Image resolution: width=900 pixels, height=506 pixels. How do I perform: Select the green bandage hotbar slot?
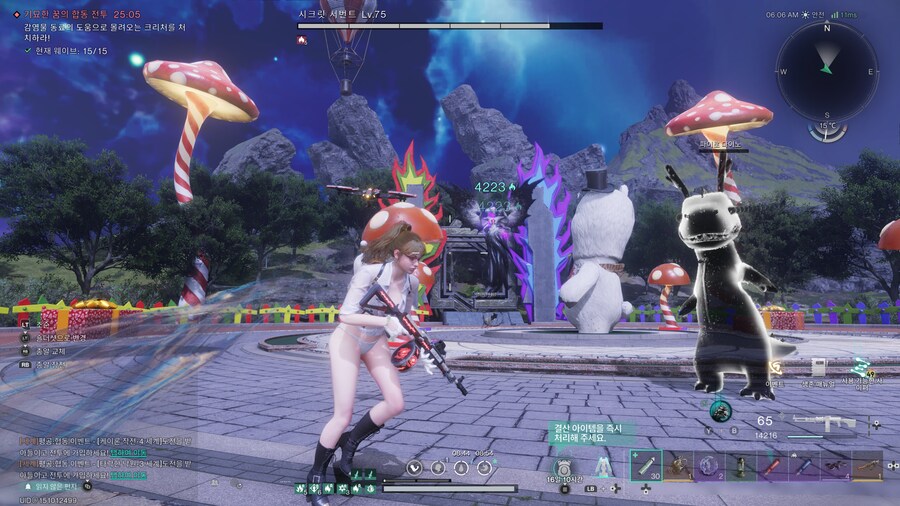click(646, 466)
